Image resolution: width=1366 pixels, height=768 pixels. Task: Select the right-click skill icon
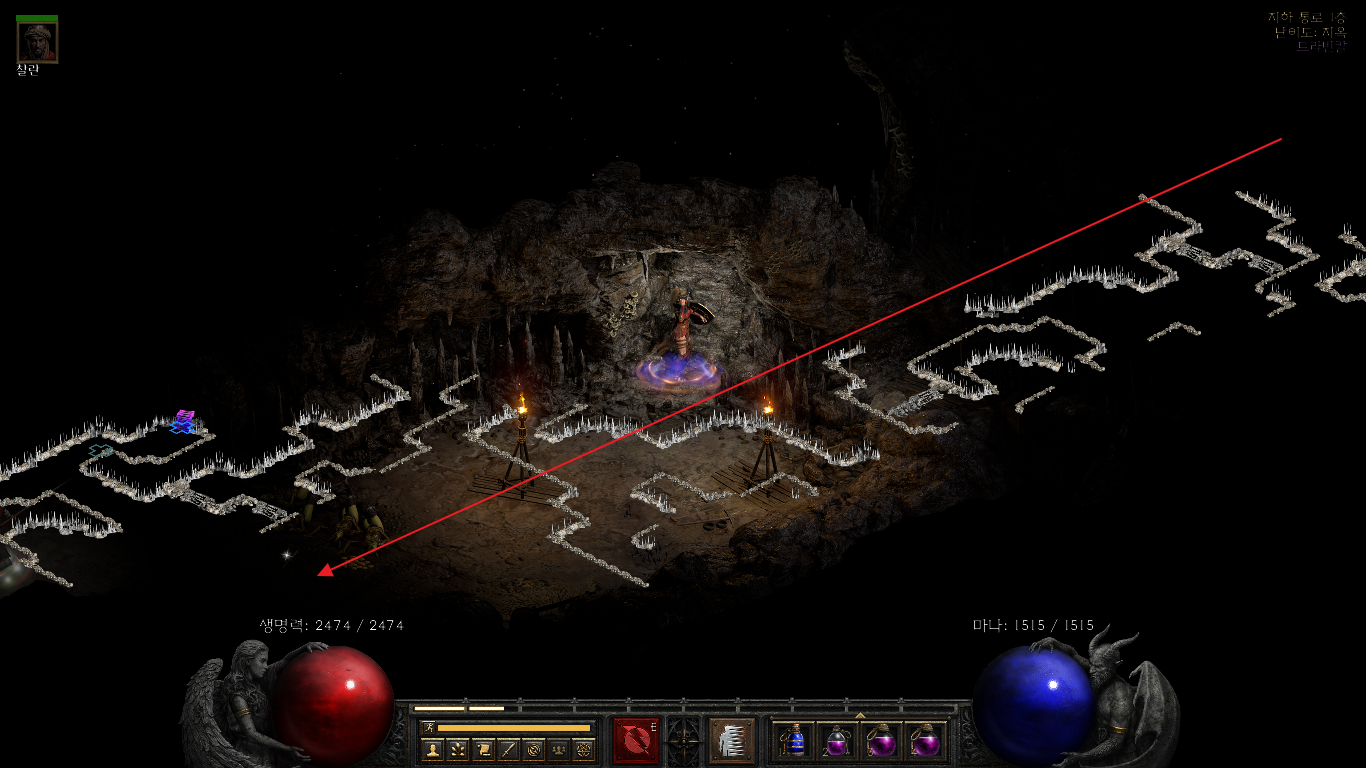[732, 740]
